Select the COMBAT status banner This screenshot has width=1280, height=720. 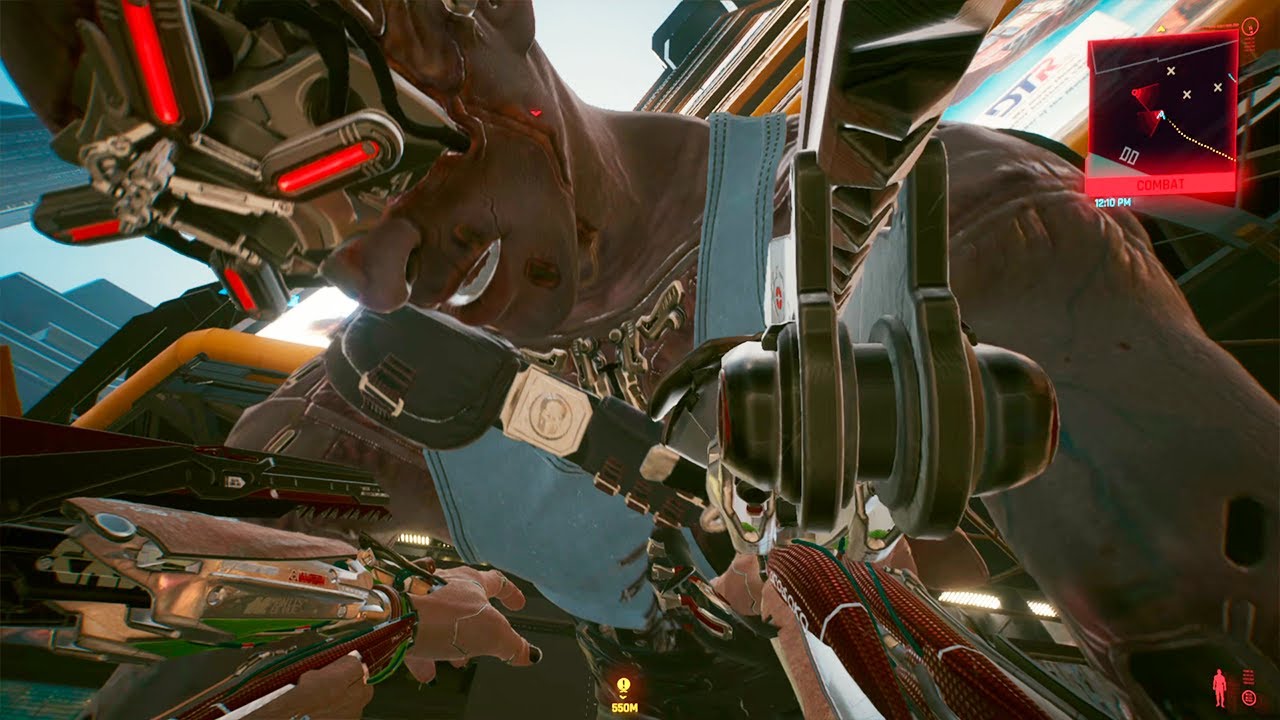[x=1161, y=184]
